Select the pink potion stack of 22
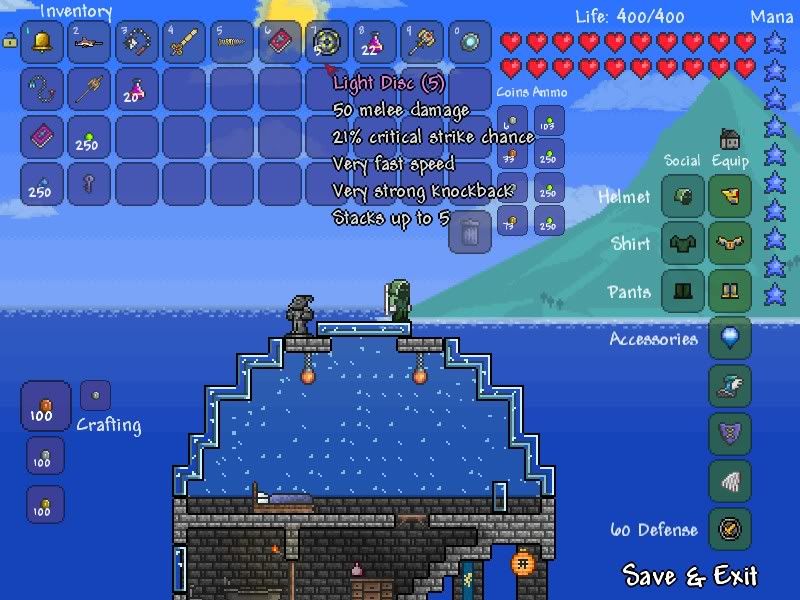The height and width of the screenshot is (600, 800). click(375, 43)
